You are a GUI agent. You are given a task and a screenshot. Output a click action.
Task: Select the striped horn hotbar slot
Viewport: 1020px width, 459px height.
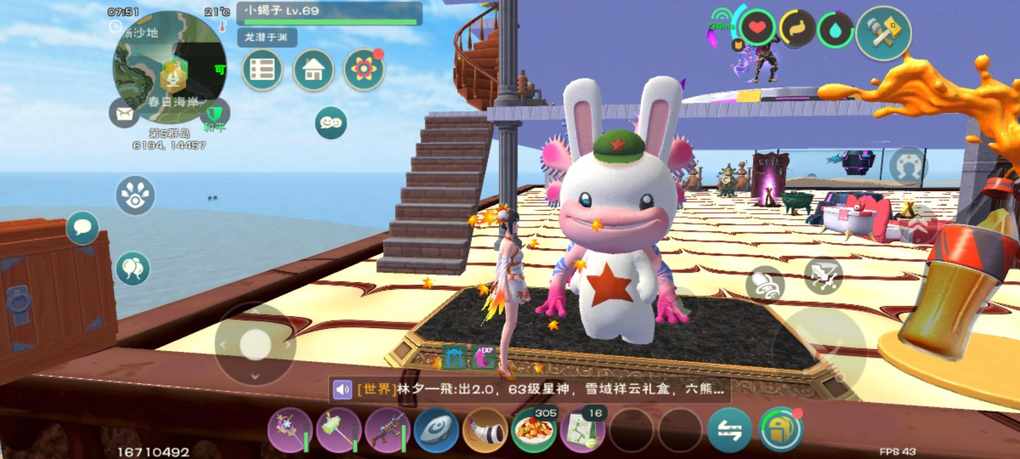485,430
